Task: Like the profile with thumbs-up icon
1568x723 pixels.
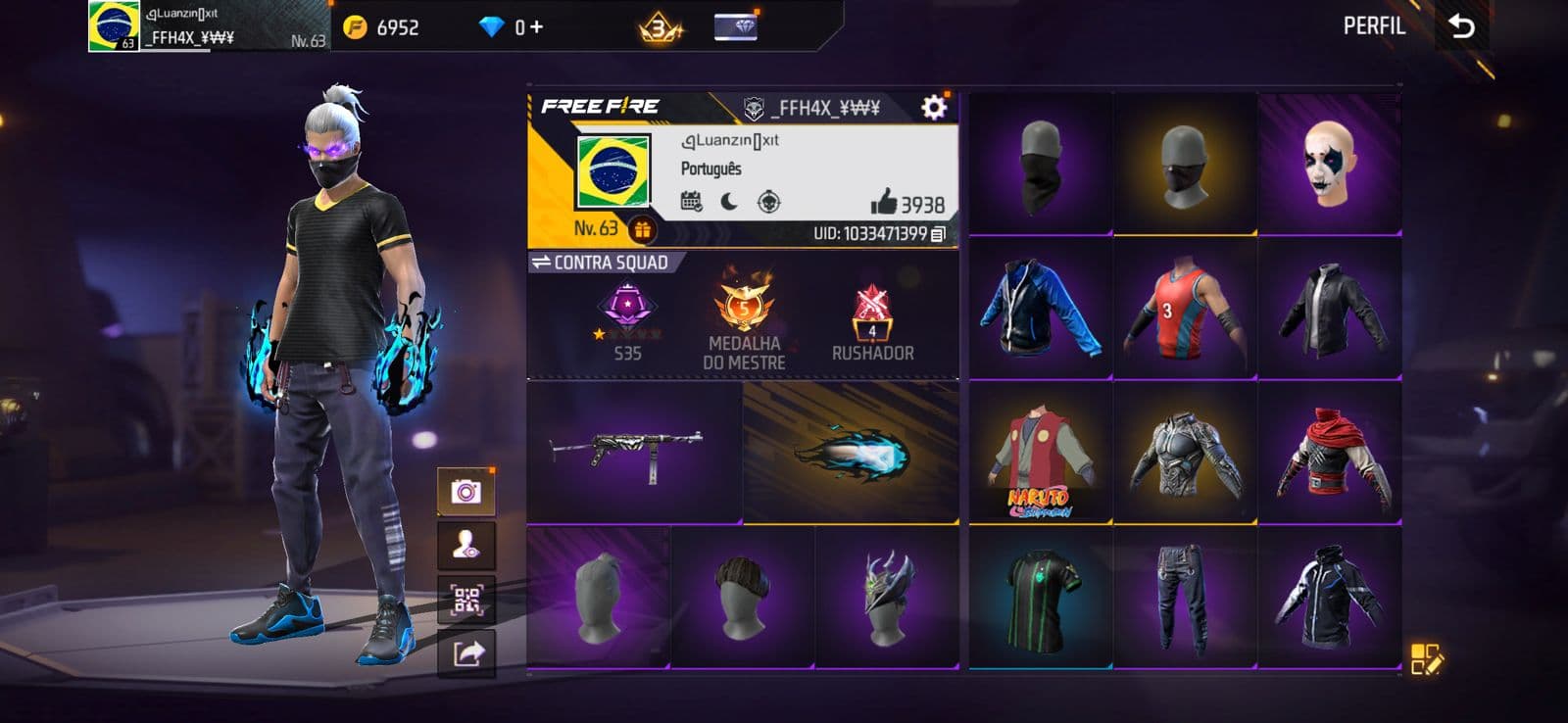Action: [883, 202]
